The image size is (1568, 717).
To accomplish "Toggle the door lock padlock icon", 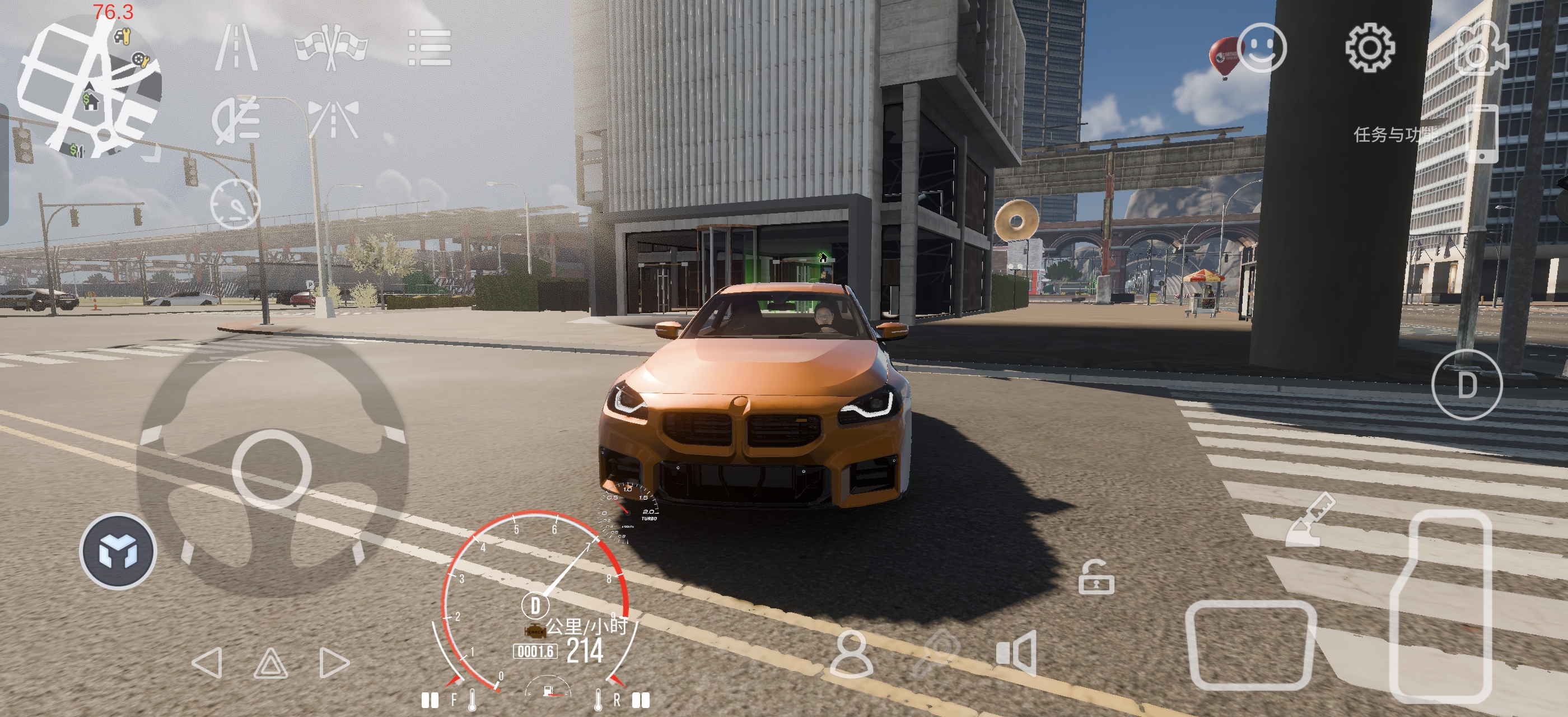I will [1096, 578].
